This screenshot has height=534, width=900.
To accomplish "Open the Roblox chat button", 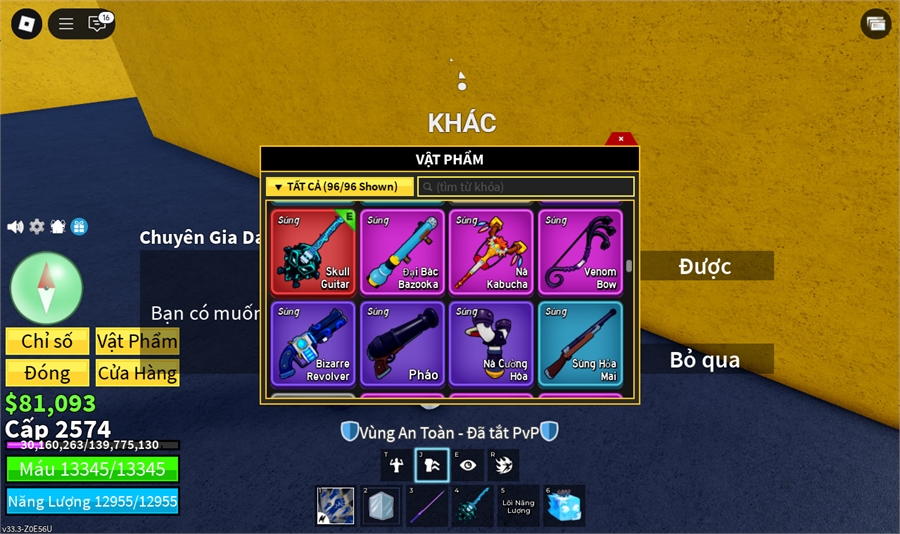I will (x=98, y=23).
